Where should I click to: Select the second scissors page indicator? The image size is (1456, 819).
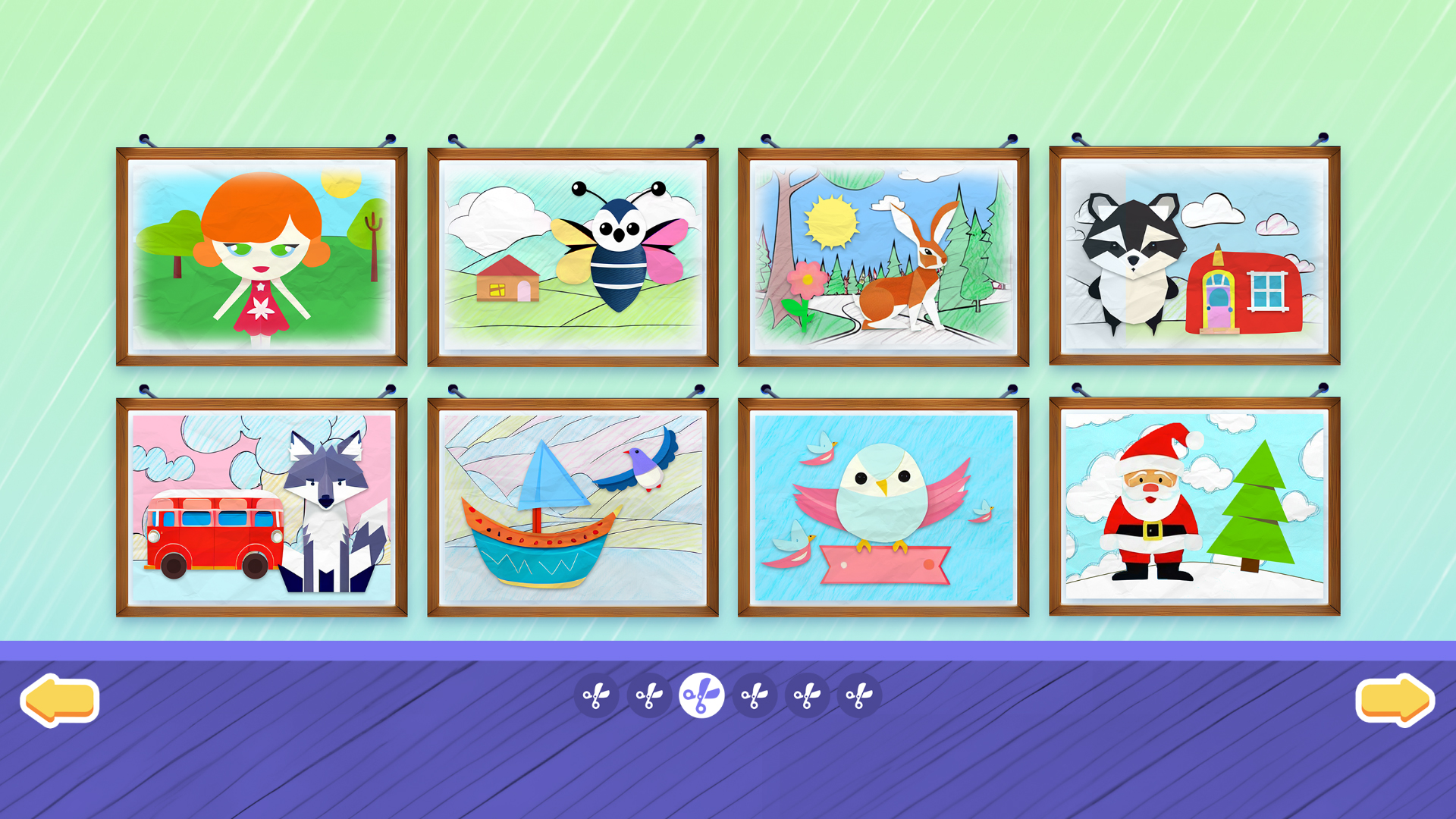[x=648, y=694]
